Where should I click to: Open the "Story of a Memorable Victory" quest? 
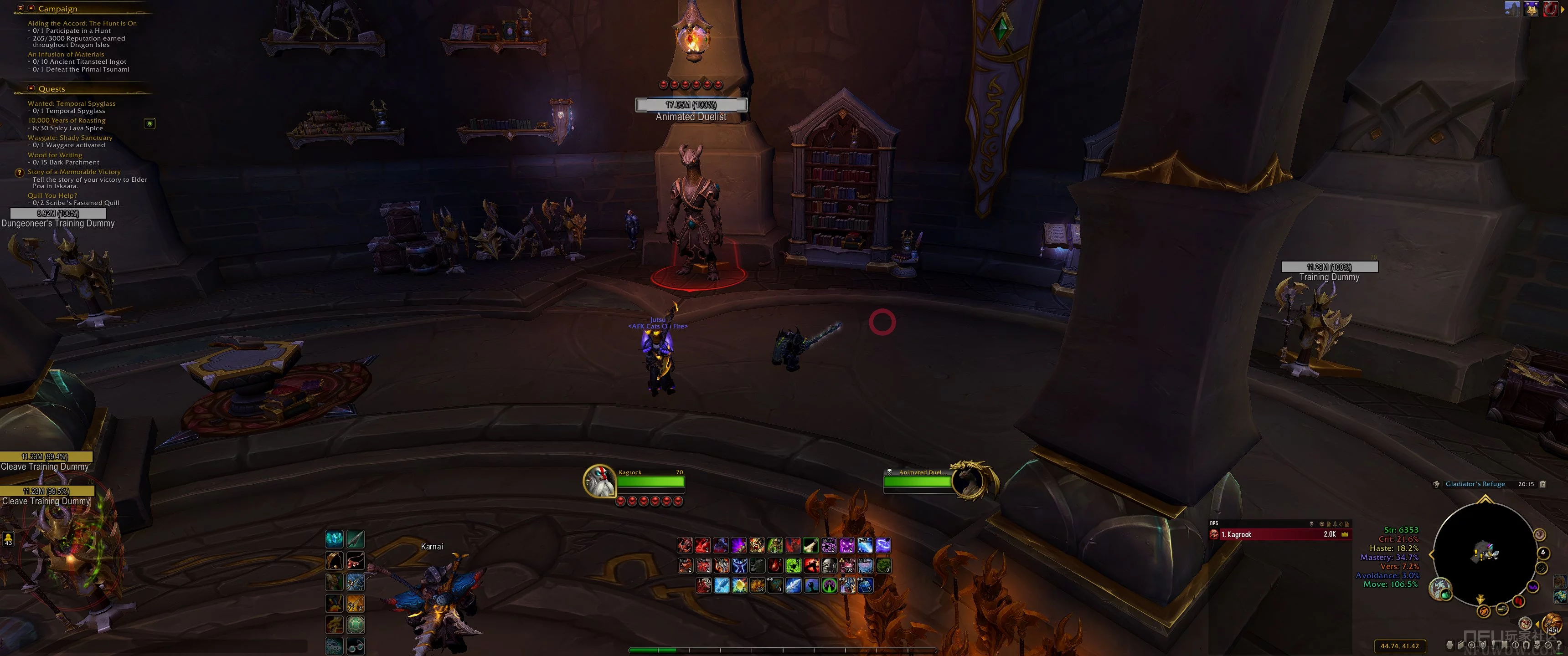point(74,172)
